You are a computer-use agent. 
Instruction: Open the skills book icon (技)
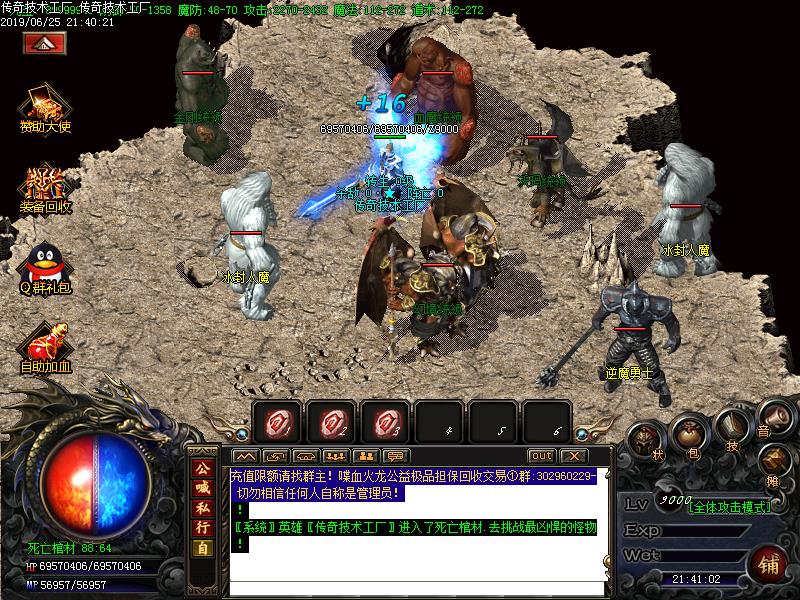731,427
